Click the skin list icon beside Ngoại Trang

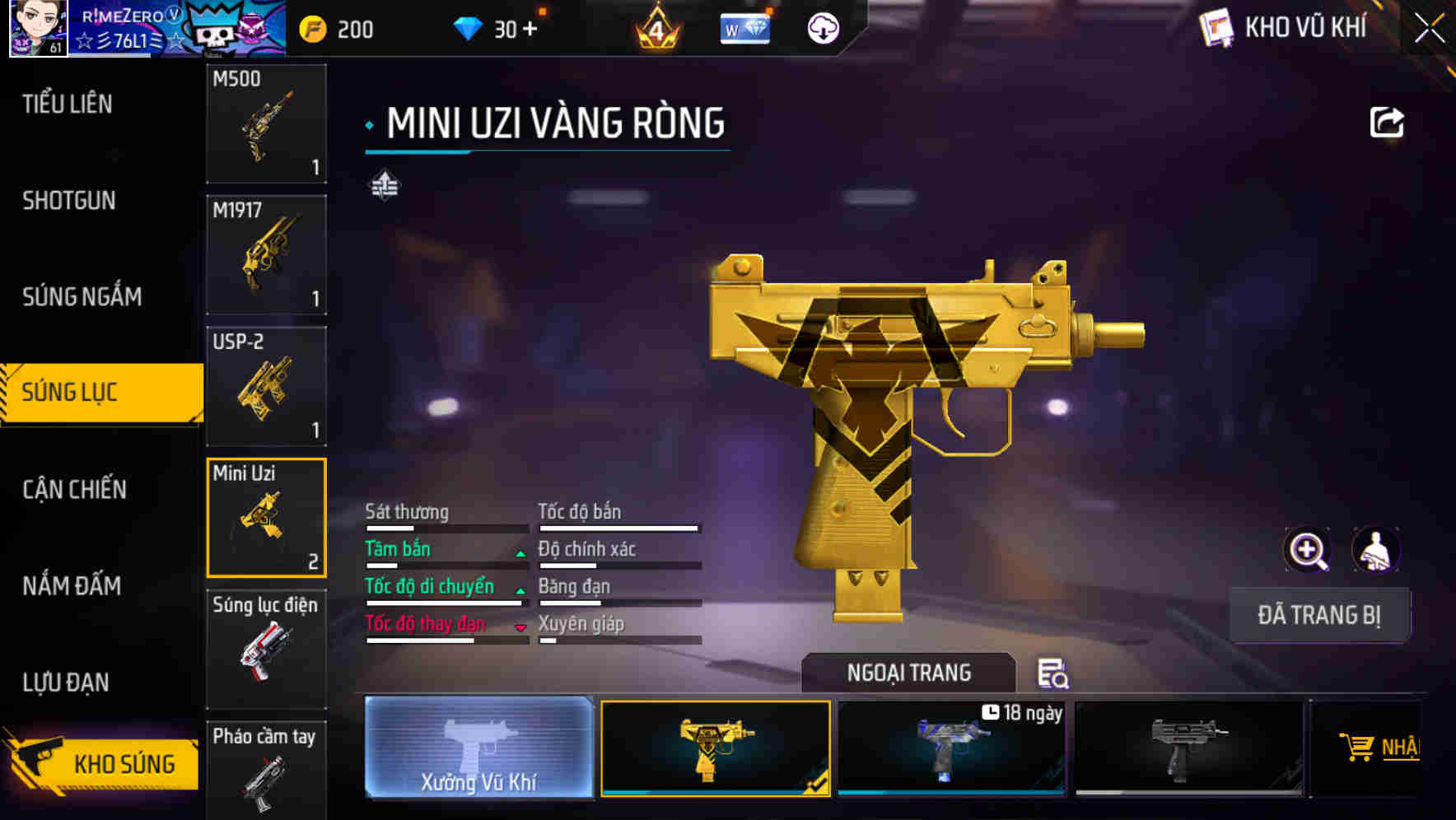pyautogui.click(x=1053, y=673)
